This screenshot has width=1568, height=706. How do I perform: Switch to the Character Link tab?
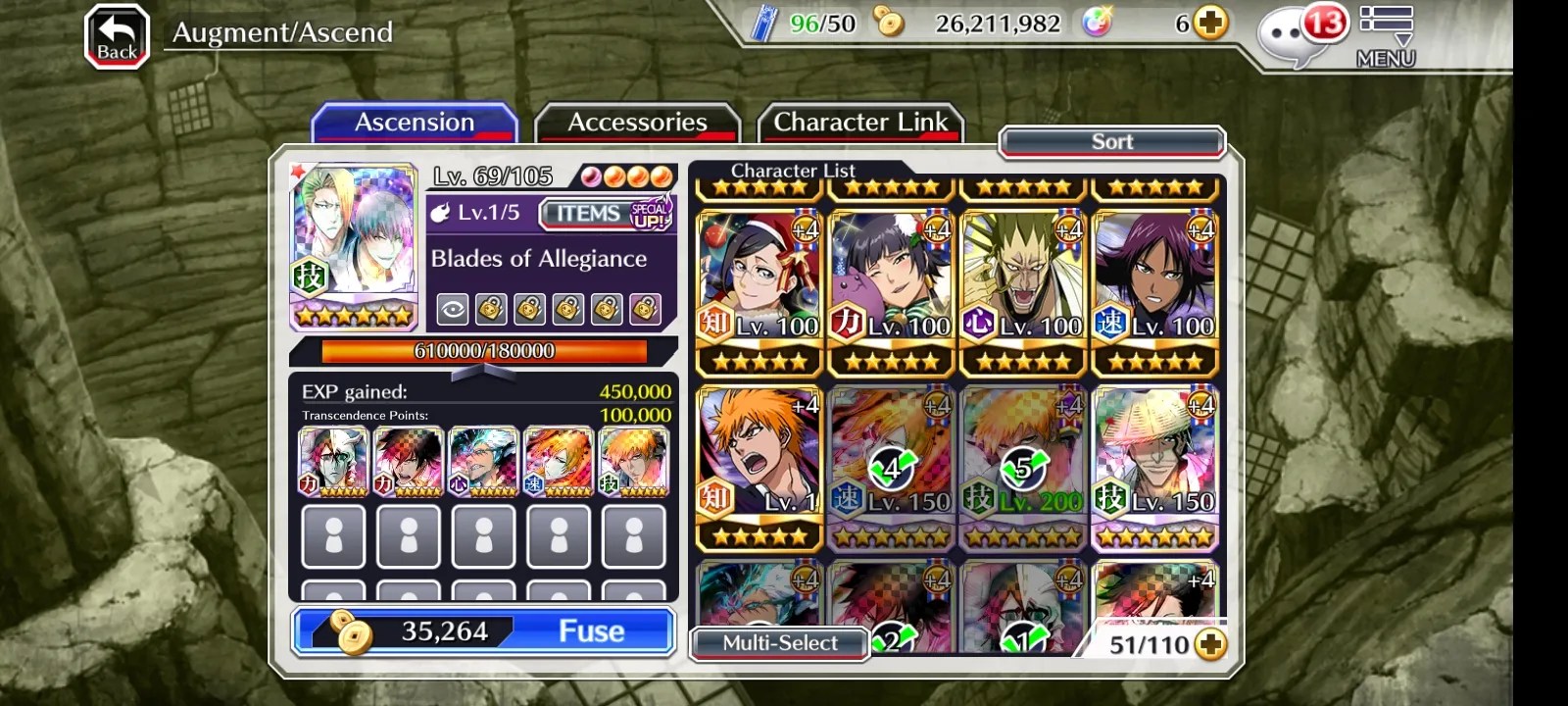point(860,123)
